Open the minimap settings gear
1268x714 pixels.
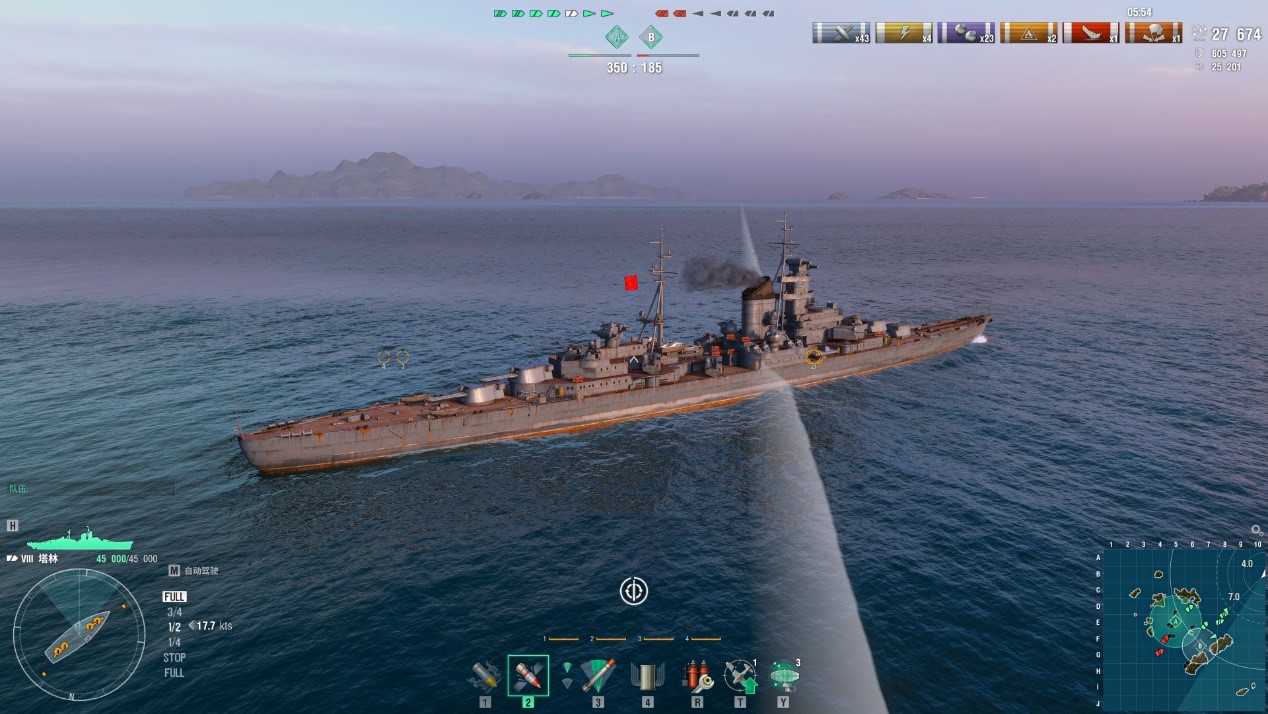point(1256,531)
